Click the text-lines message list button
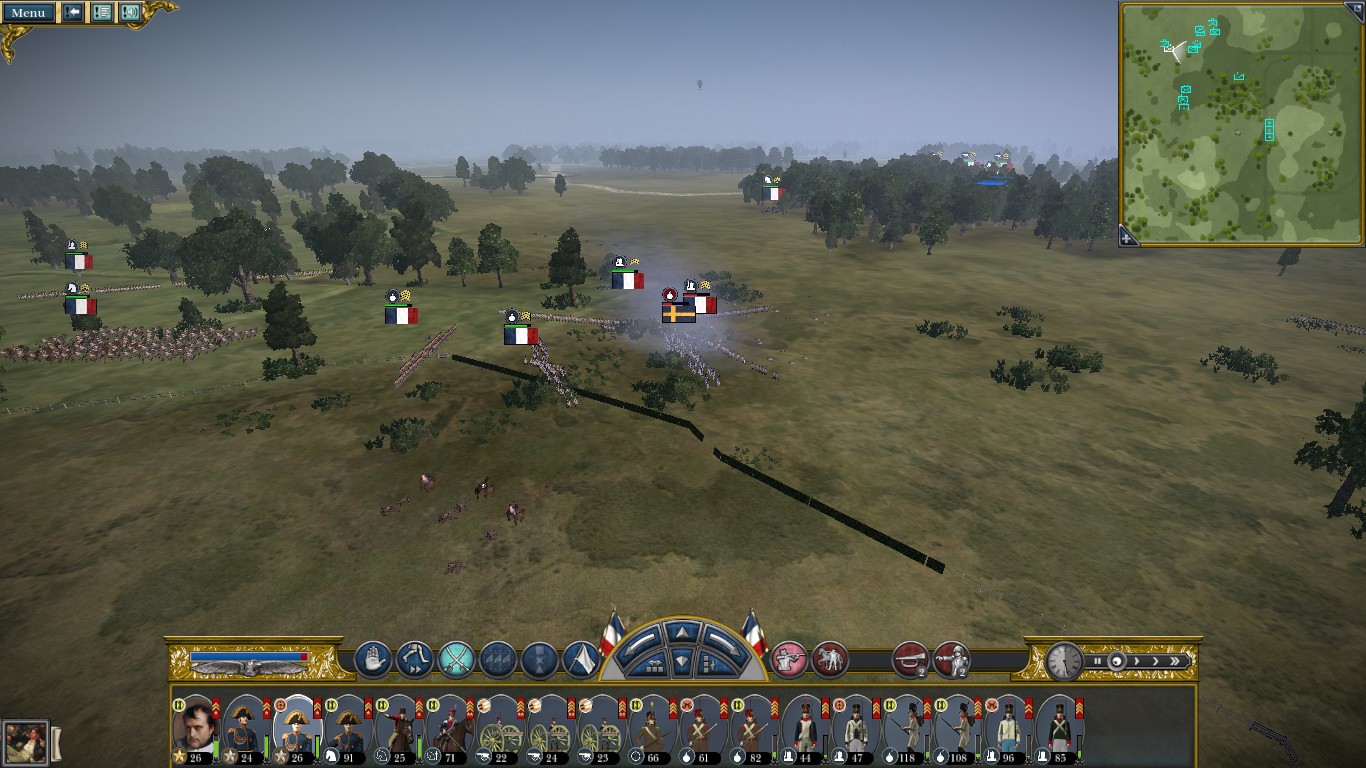The height and width of the screenshot is (768, 1366). coord(102,13)
